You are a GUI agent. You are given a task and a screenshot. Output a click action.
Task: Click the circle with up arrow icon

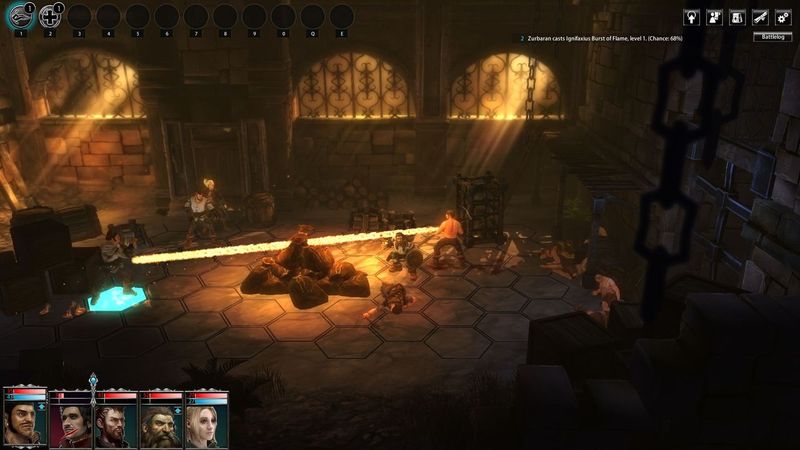(x=691, y=17)
